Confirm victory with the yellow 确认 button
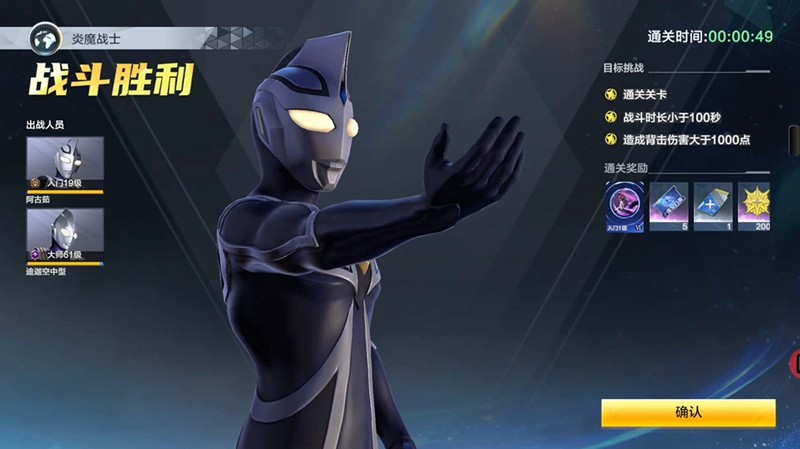 pyautogui.click(x=688, y=412)
